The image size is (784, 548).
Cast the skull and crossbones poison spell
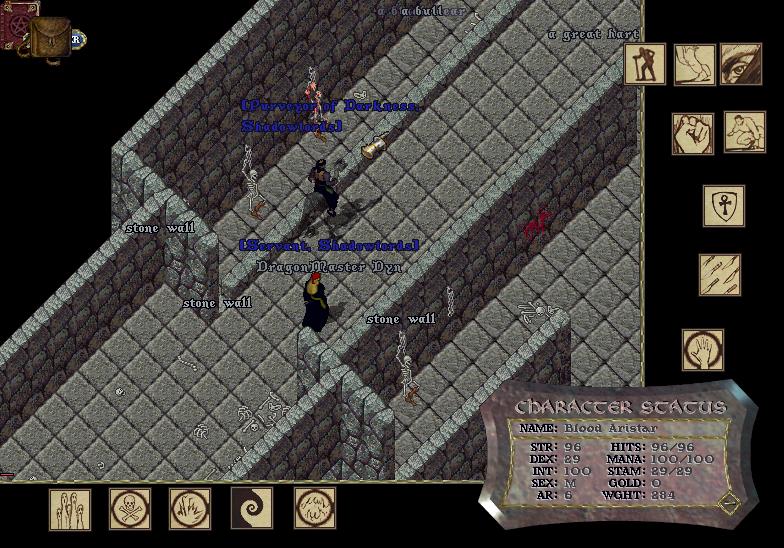(x=129, y=509)
